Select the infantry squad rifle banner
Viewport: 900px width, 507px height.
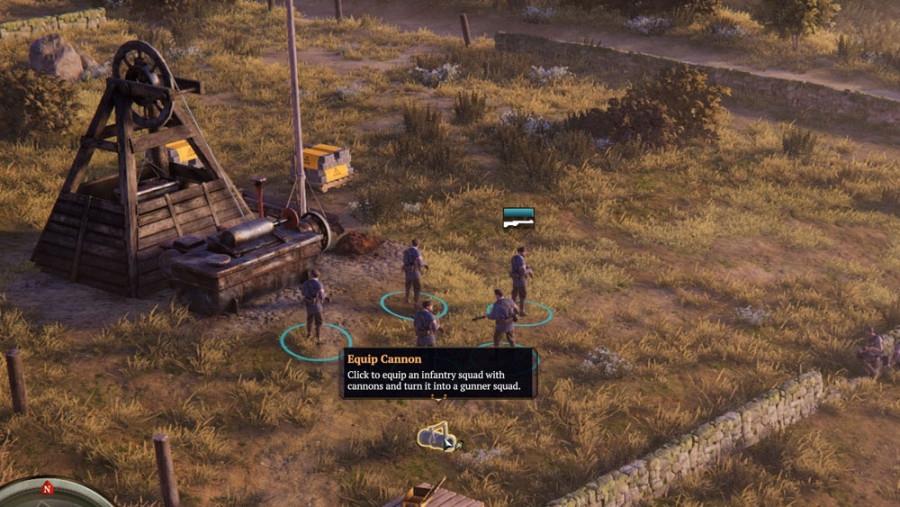(518, 217)
